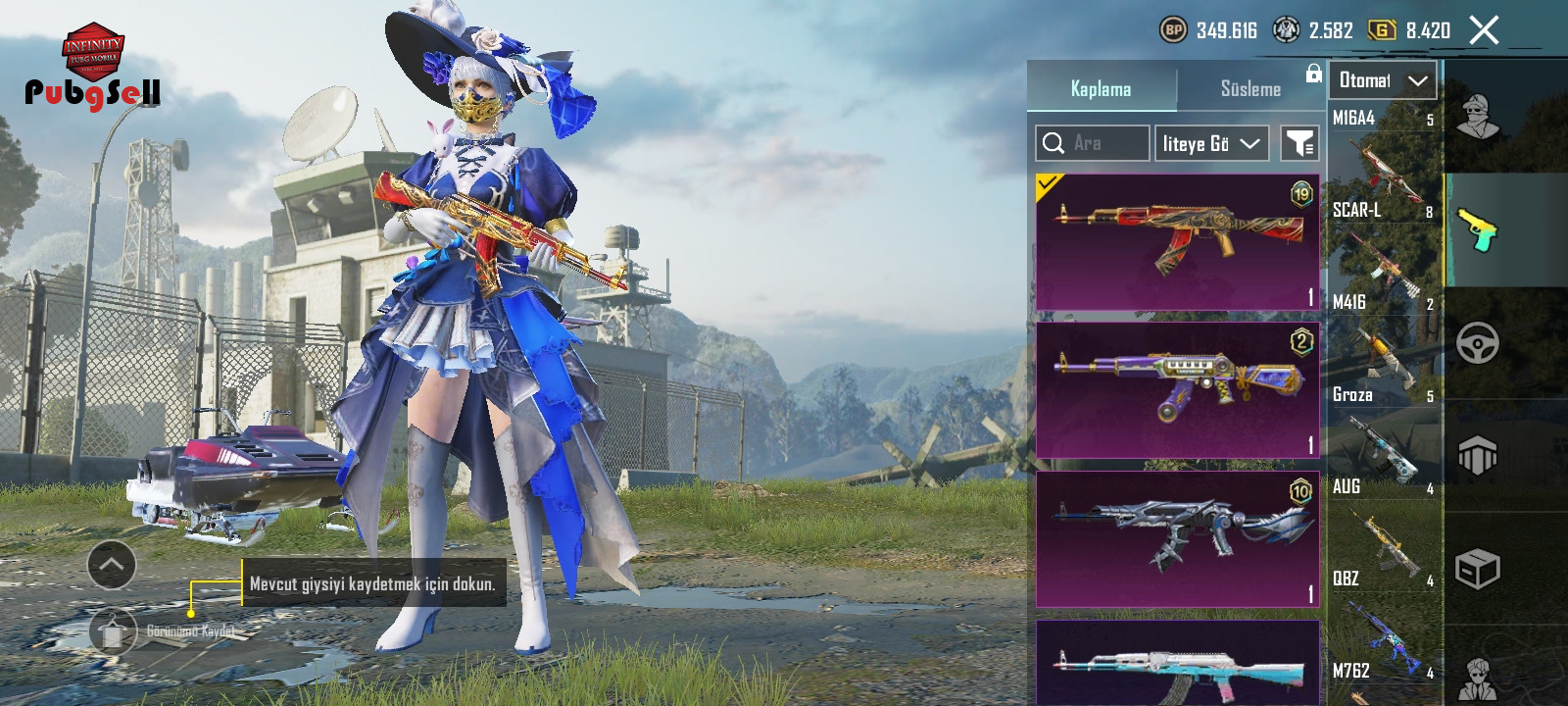Screen dimensions: 1568x706
Task: Open the Groza weapon entry
Action: 1384,429
